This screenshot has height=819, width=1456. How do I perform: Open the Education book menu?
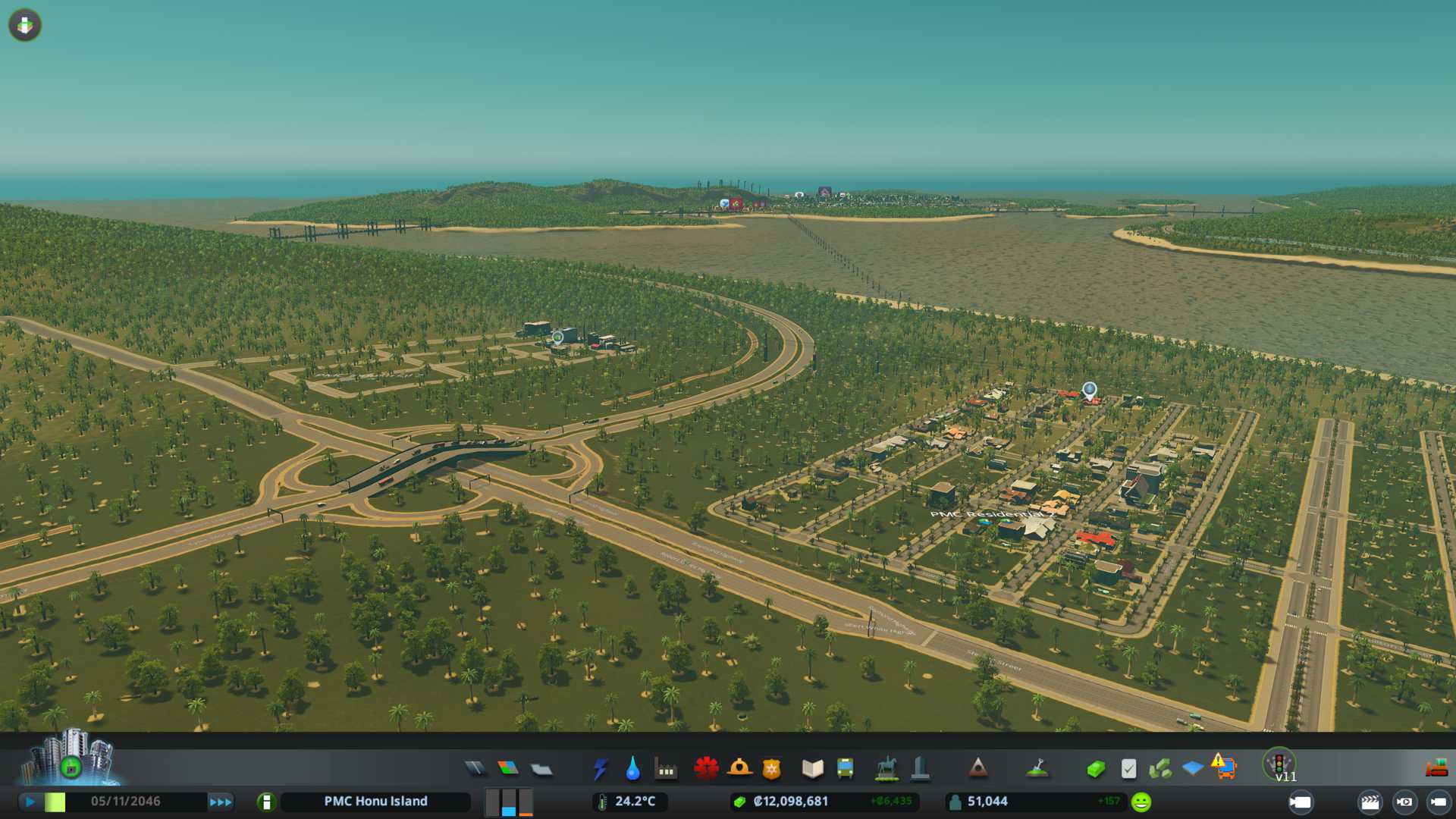click(x=812, y=769)
